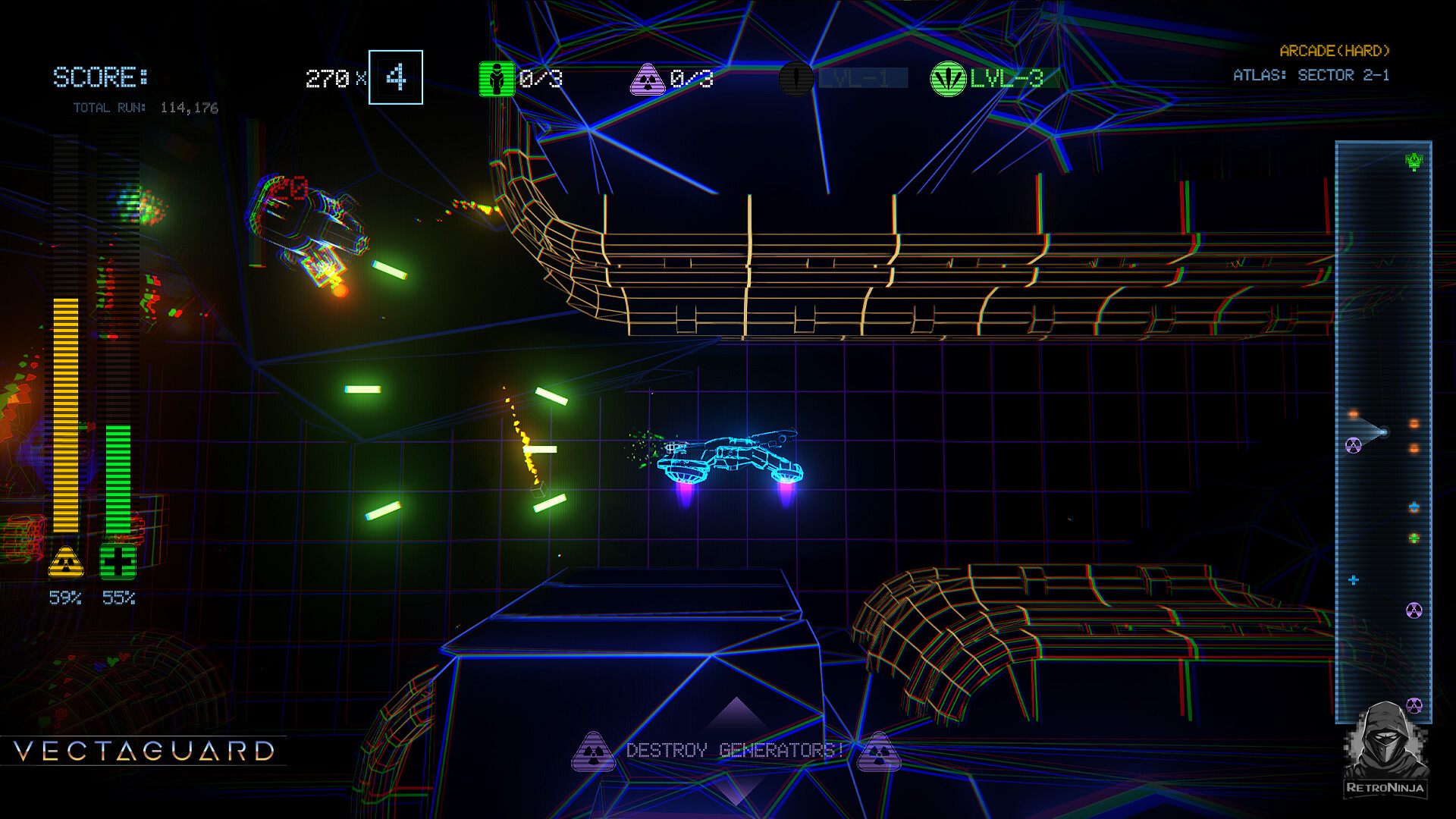This screenshot has width=1456, height=819.
Task: Click the purple generator counter icon
Action: point(647,79)
